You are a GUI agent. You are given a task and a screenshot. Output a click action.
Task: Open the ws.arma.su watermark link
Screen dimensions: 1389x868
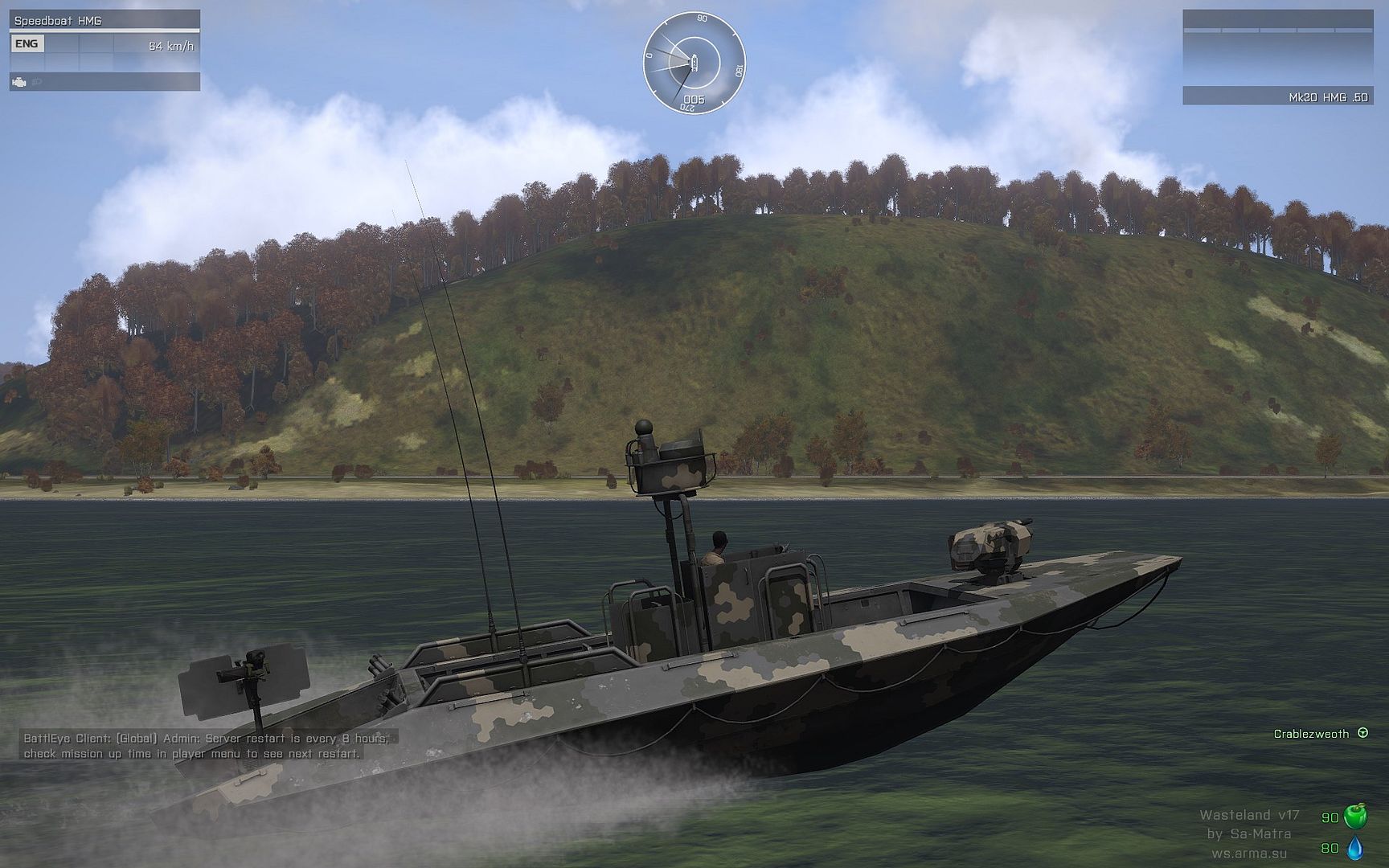tap(1249, 853)
